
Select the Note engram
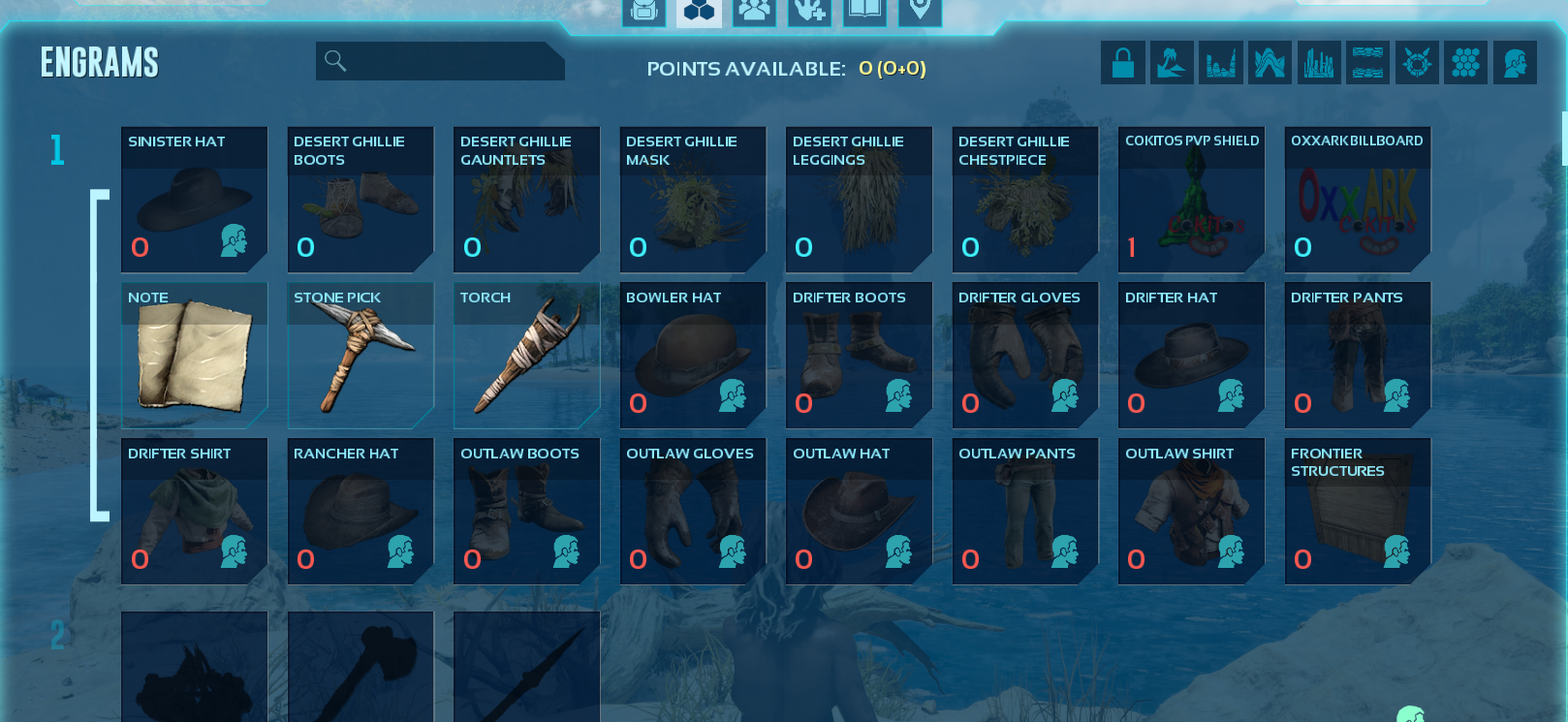coord(194,356)
